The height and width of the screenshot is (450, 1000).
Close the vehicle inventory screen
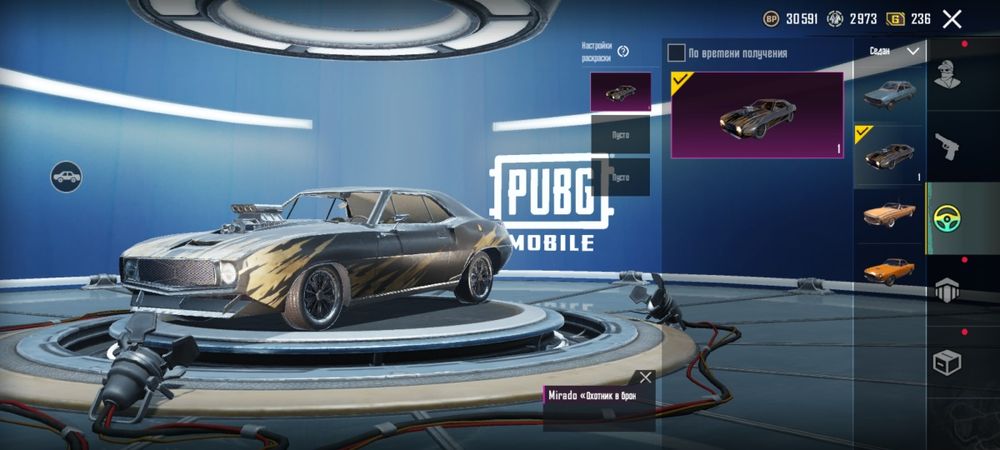952,19
